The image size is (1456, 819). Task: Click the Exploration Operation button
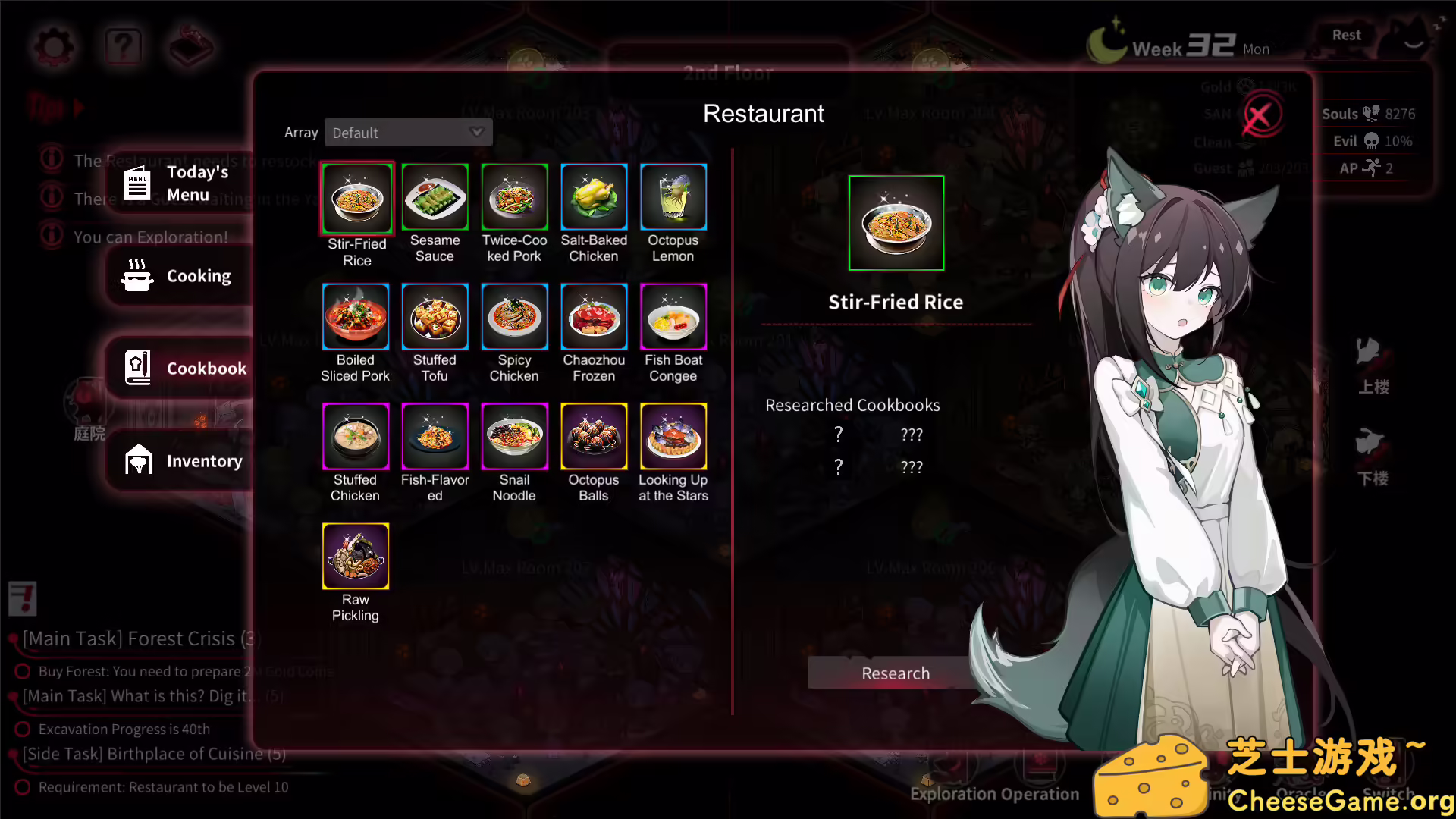994,793
